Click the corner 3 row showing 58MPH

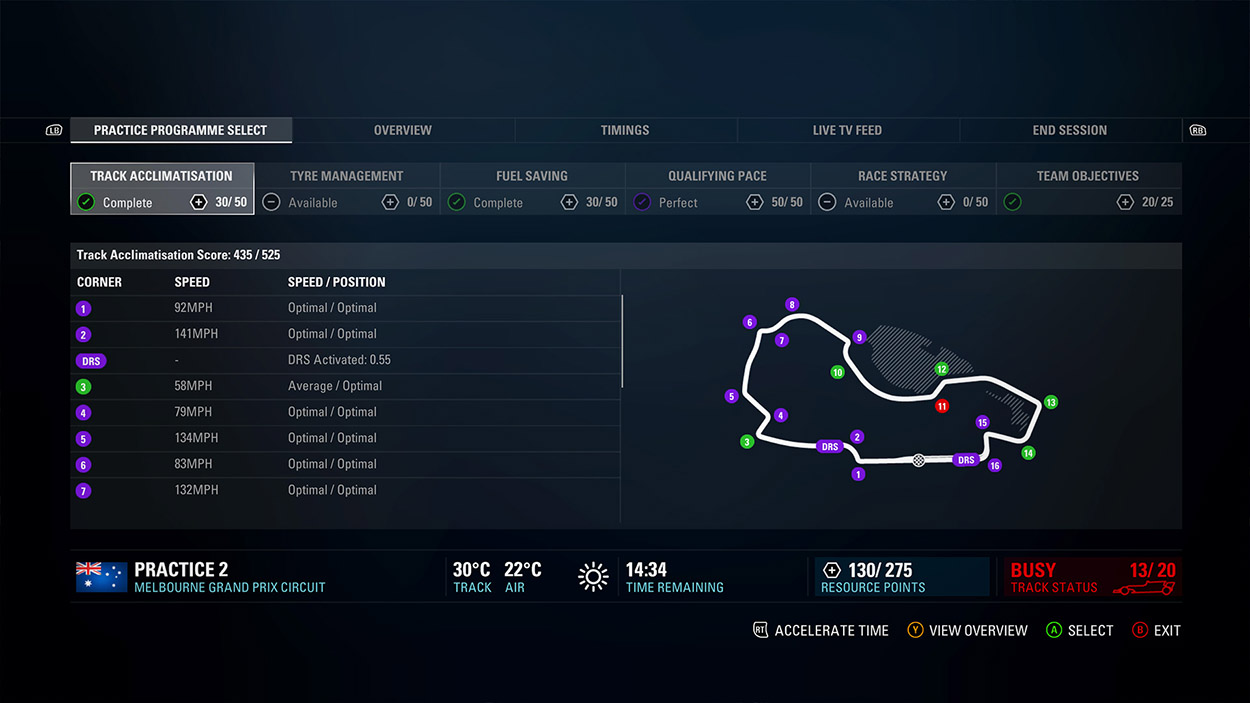pyautogui.click(x=345, y=386)
